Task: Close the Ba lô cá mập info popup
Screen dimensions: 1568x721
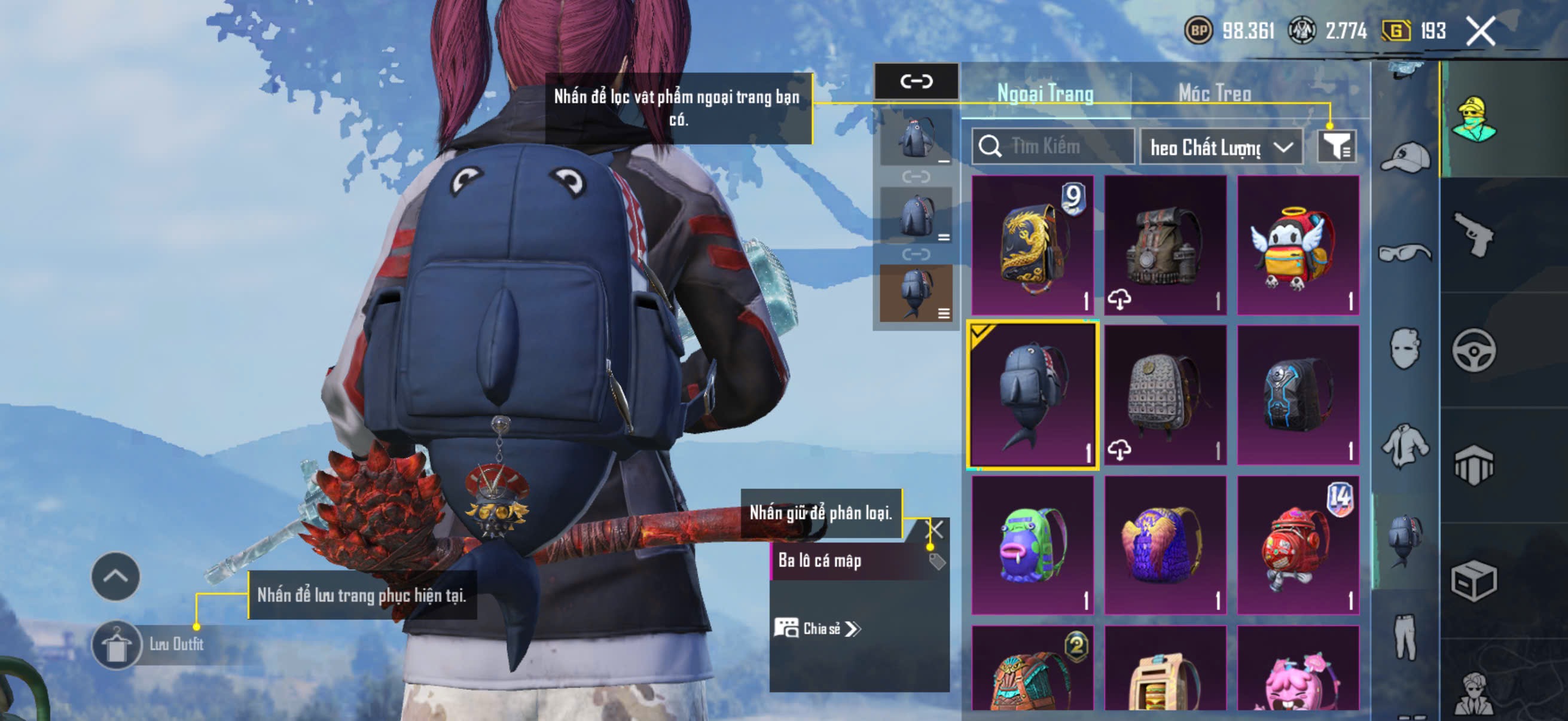Action: point(935,528)
